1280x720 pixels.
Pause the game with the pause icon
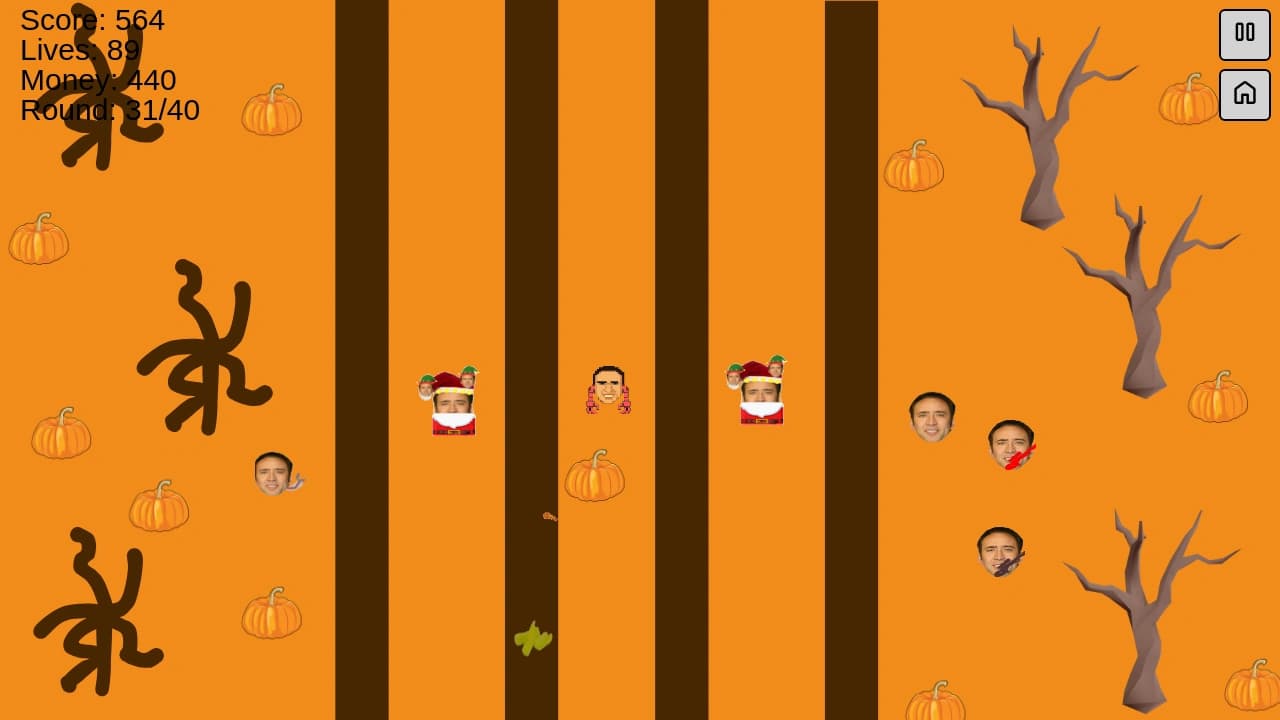(x=1244, y=33)
